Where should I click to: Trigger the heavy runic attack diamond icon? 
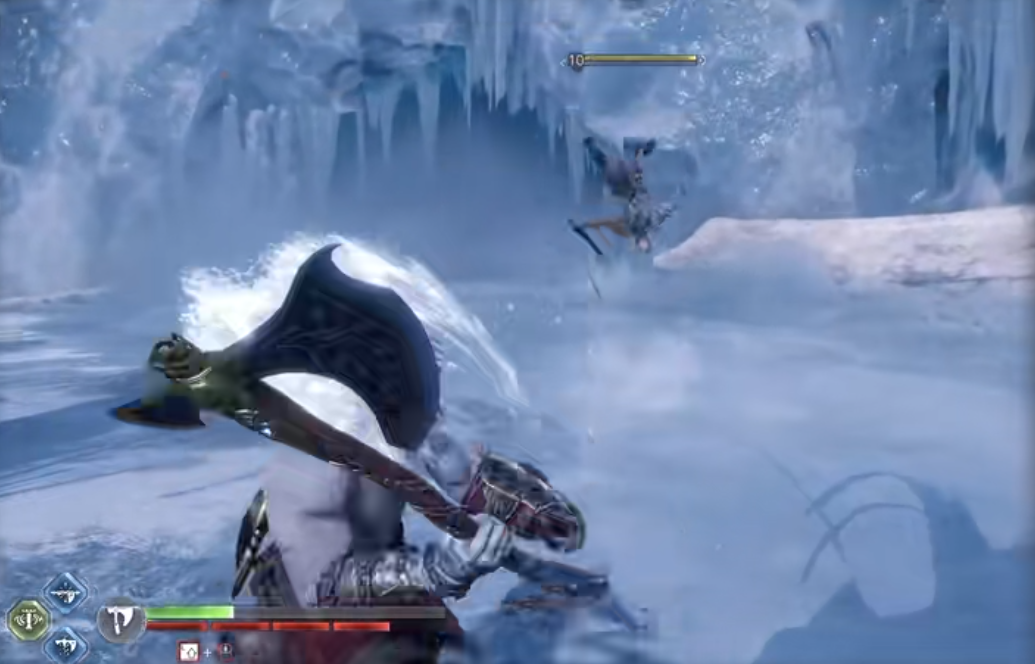(x=64, y=645)
